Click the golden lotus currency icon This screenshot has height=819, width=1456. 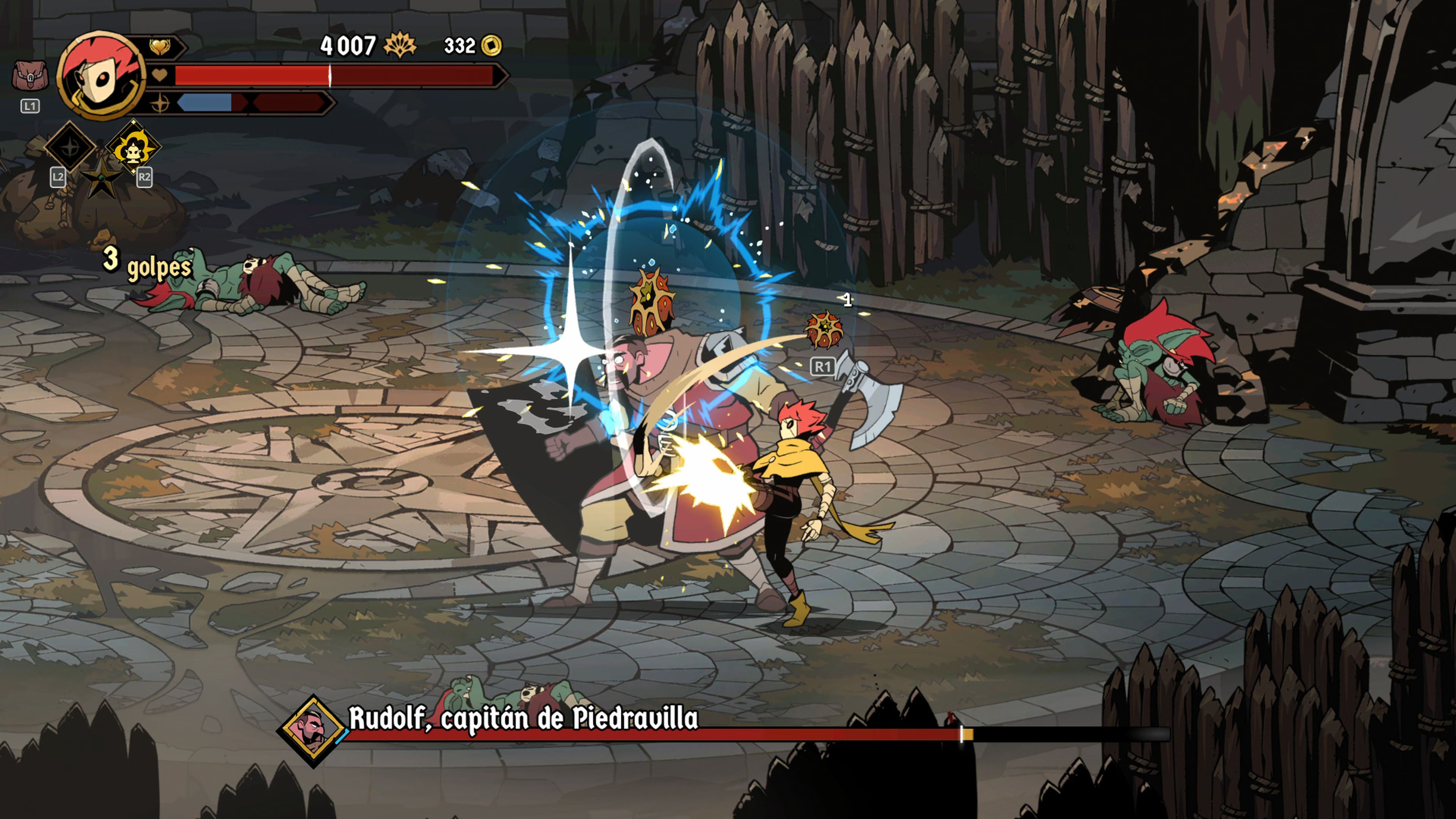coord(400,45)
